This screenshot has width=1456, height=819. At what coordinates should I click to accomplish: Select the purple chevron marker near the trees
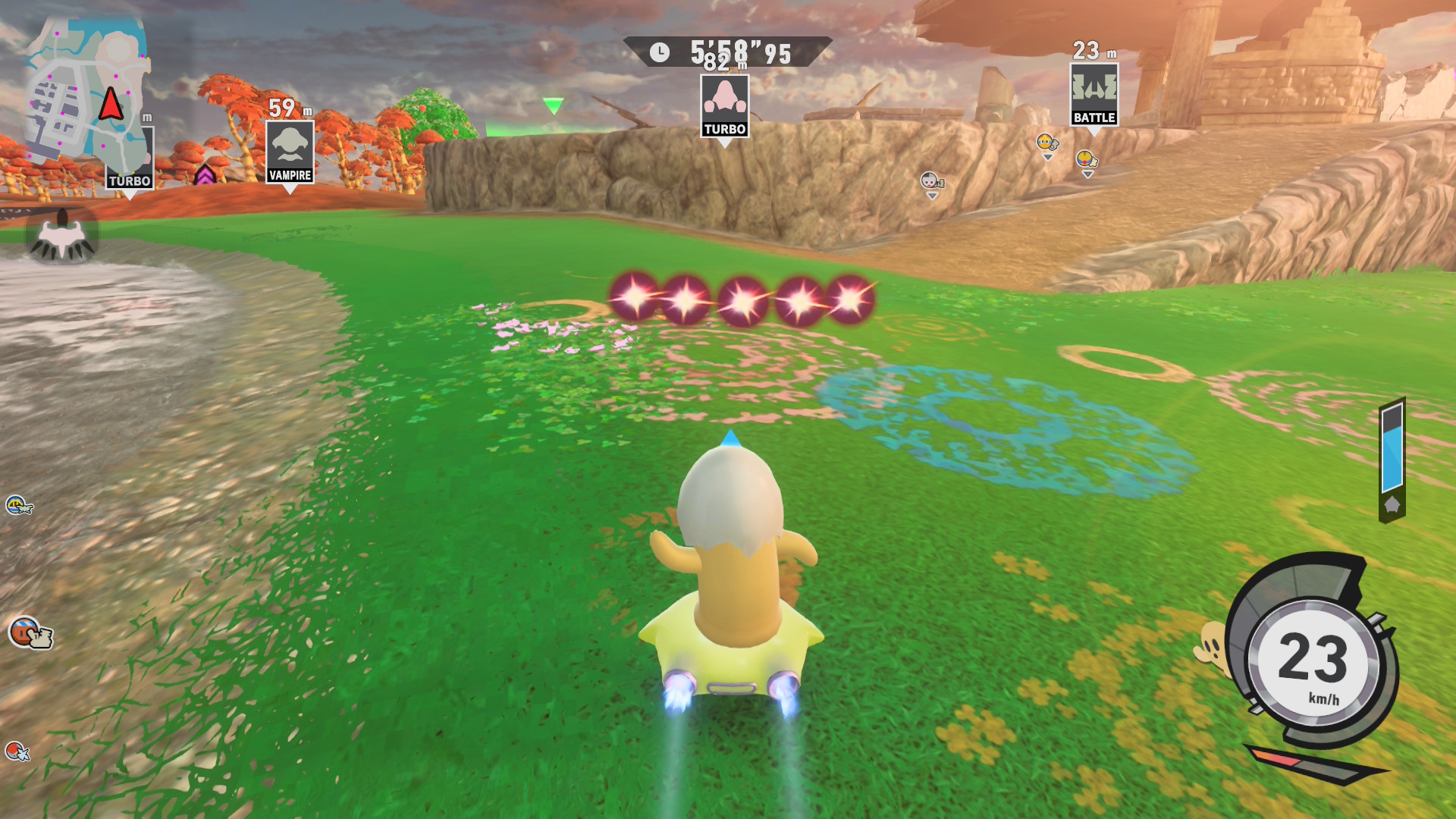[205, 175]
